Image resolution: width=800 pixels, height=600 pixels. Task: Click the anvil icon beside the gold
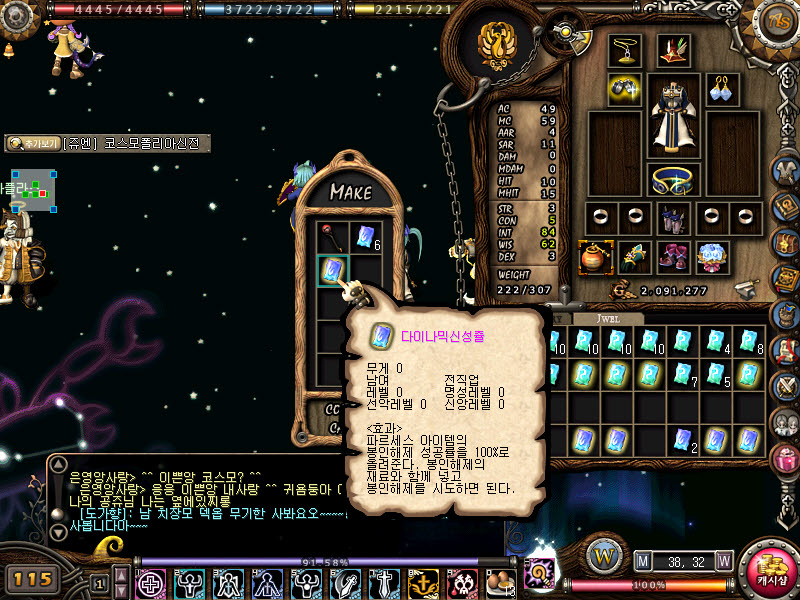click(x=744, y=290)
